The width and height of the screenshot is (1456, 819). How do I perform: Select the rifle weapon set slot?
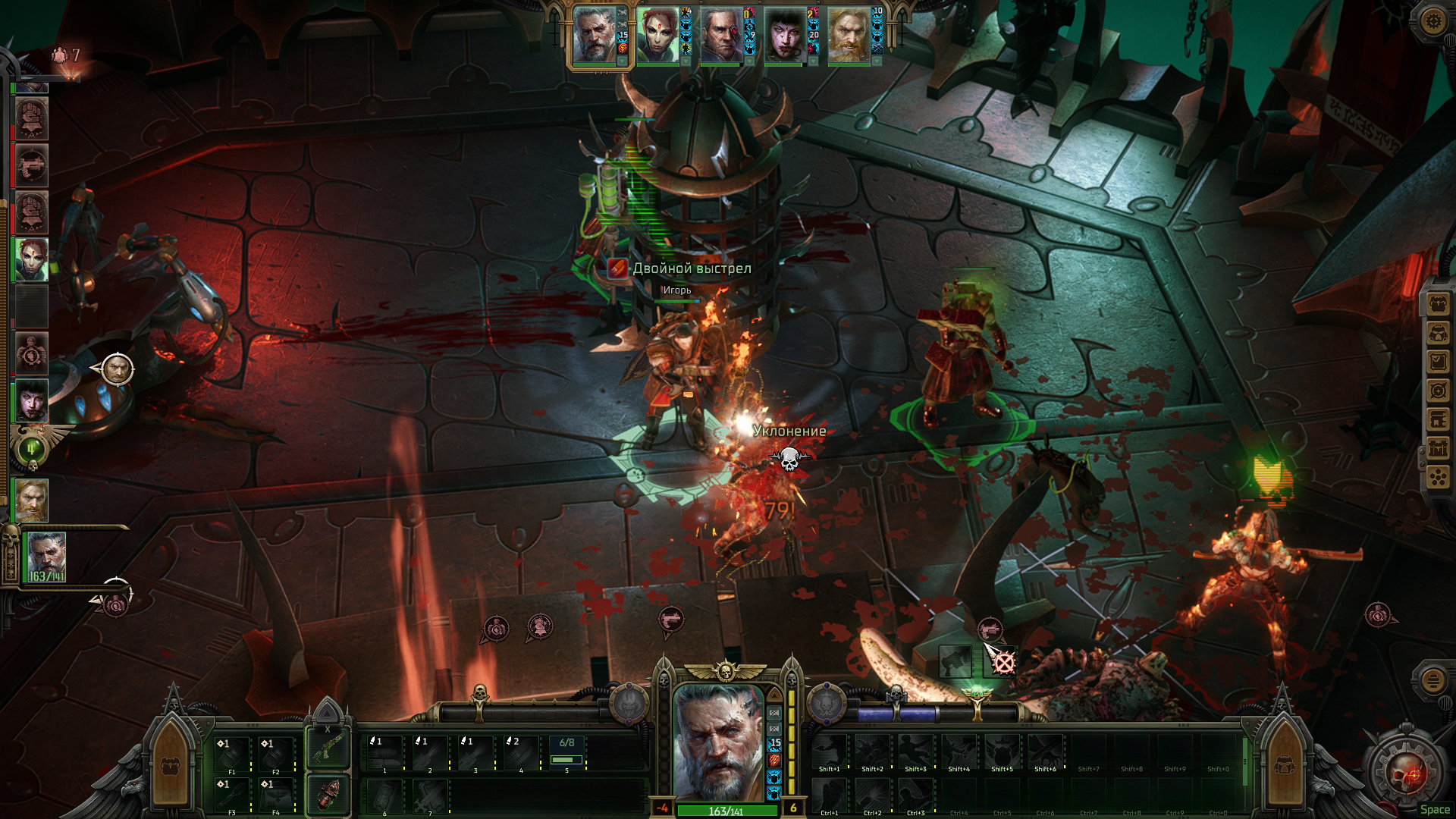328,748
